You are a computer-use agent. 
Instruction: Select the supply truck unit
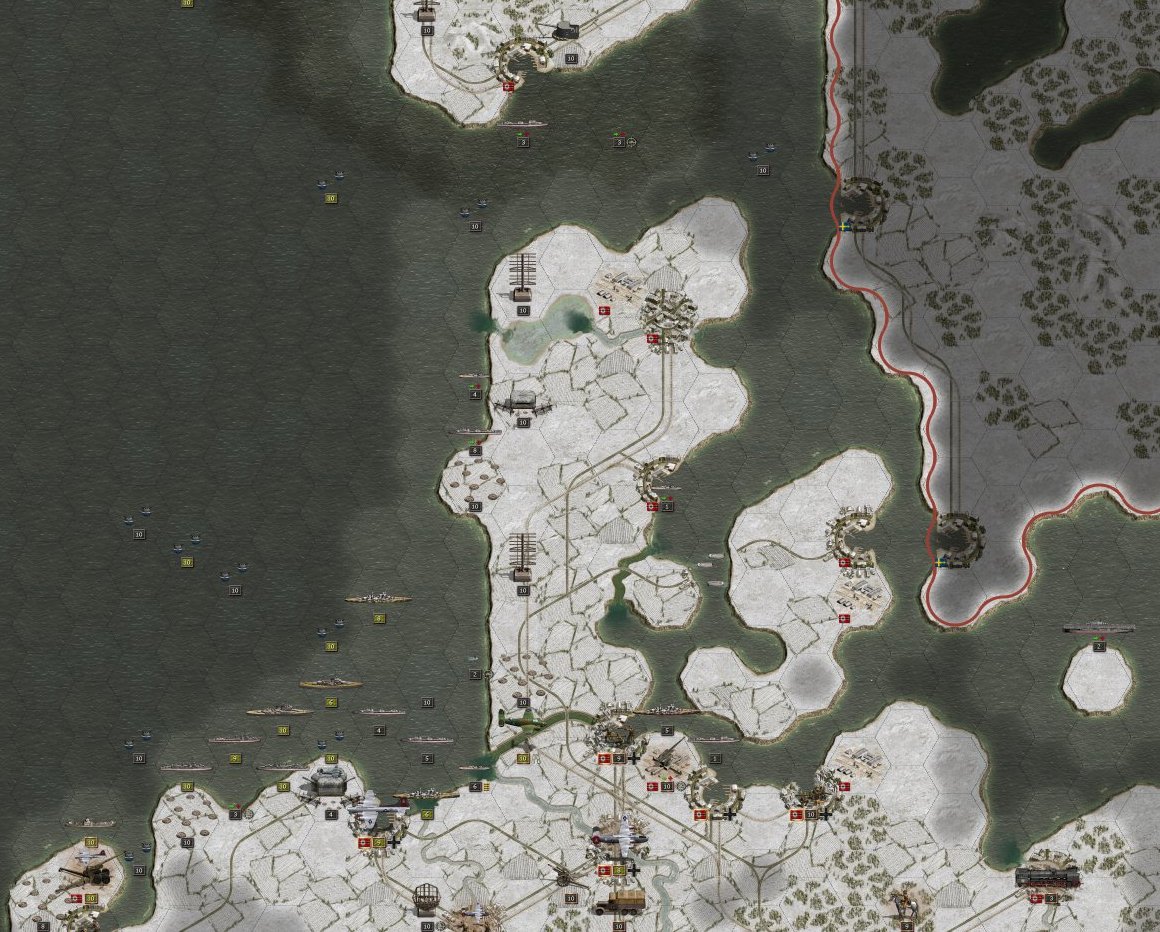point(619,902)
